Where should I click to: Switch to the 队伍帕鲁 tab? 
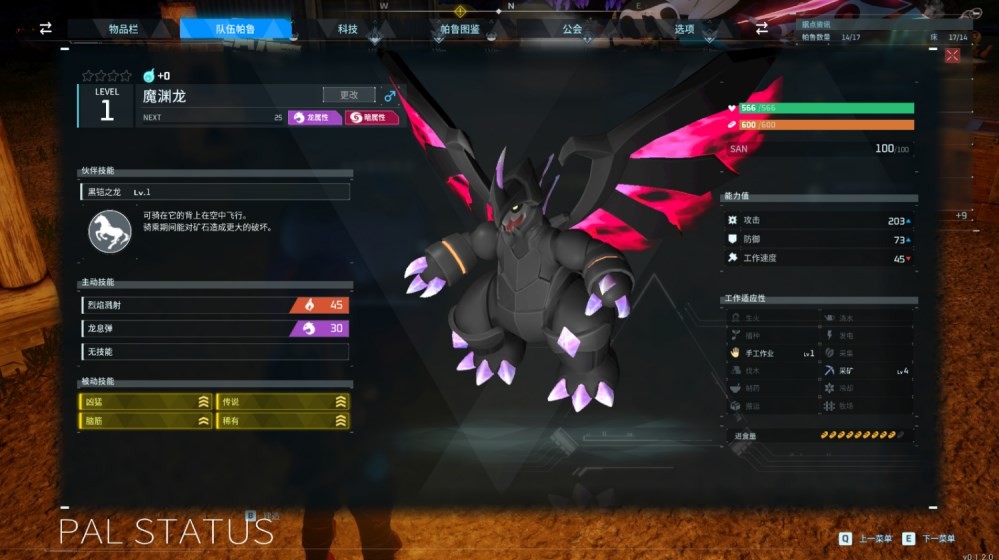[235, 29]
